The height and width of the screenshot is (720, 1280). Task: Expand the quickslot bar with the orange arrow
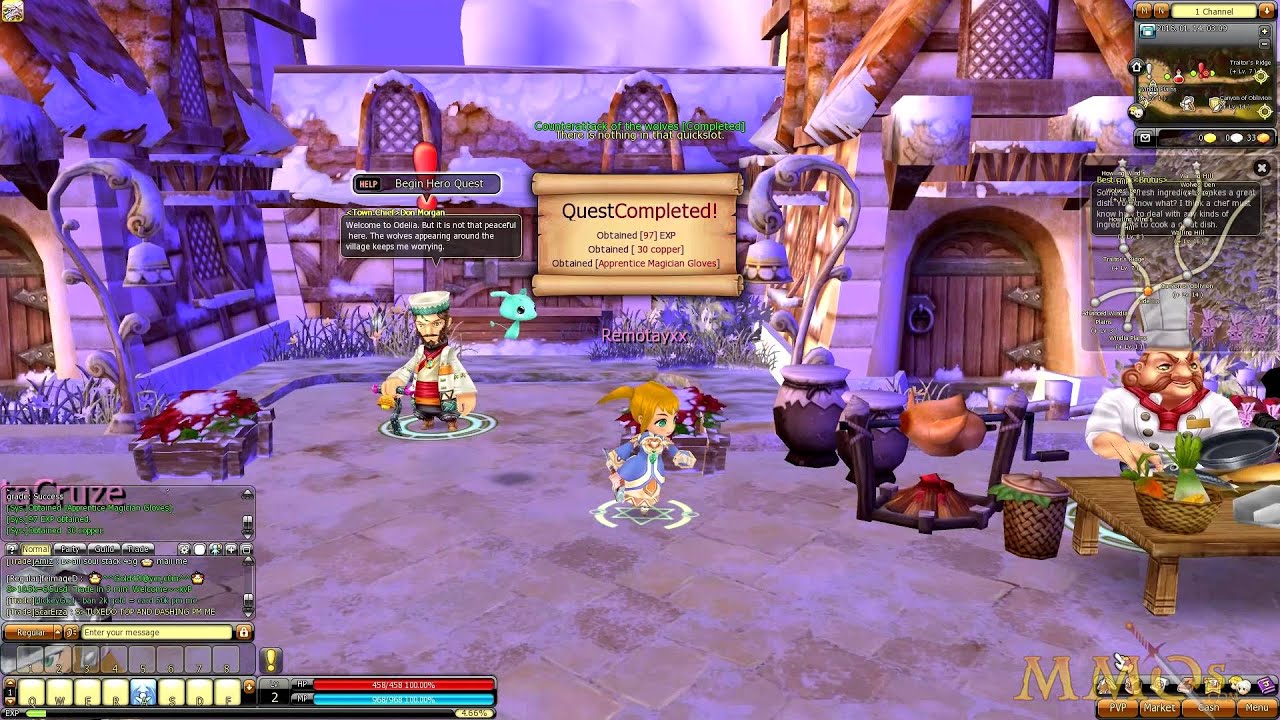click(249, 685)
